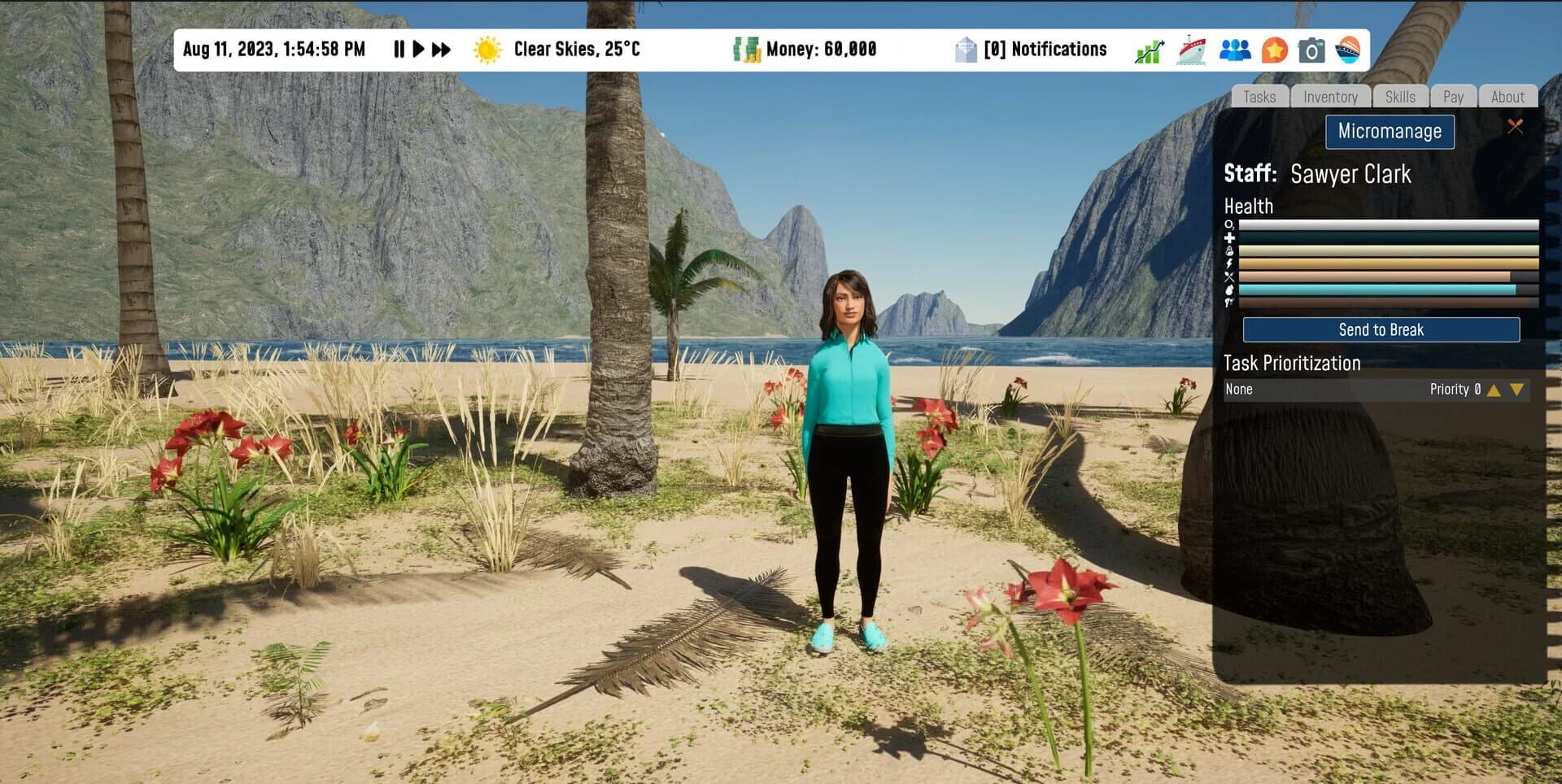Select the Pay tab

(x=1454, y=96)
